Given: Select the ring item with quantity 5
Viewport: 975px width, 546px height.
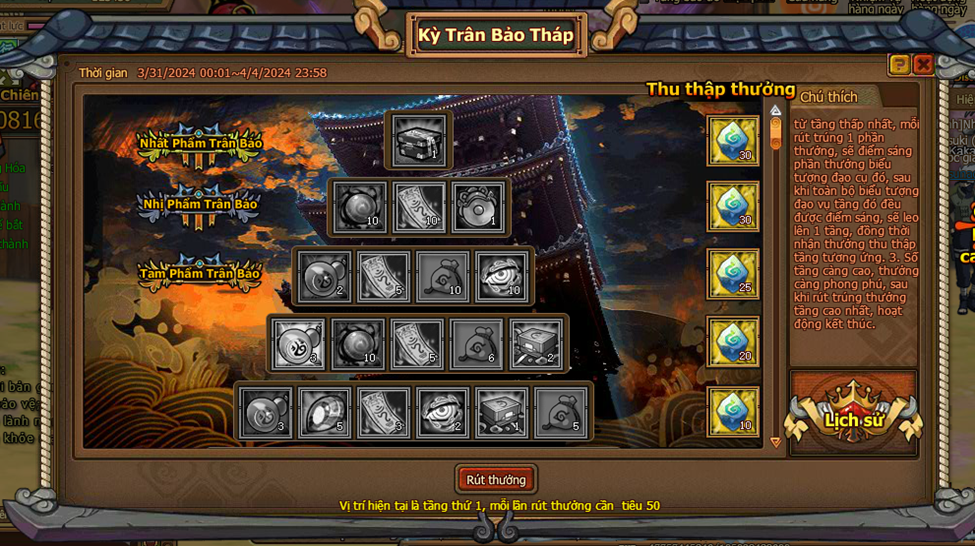Looking at the screenshot, I should click(324, 413).
